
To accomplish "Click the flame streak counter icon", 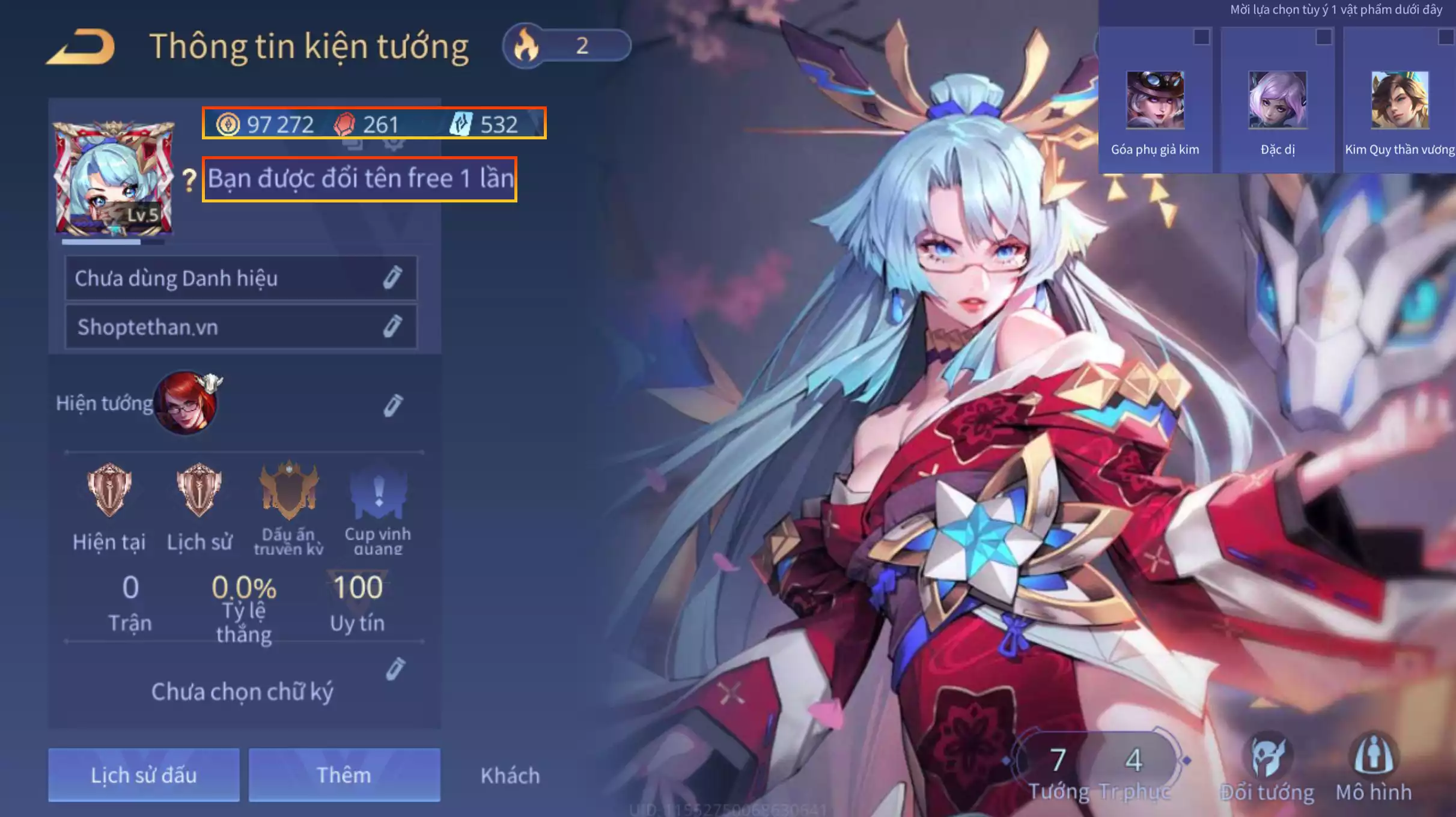I will point(525,47).
